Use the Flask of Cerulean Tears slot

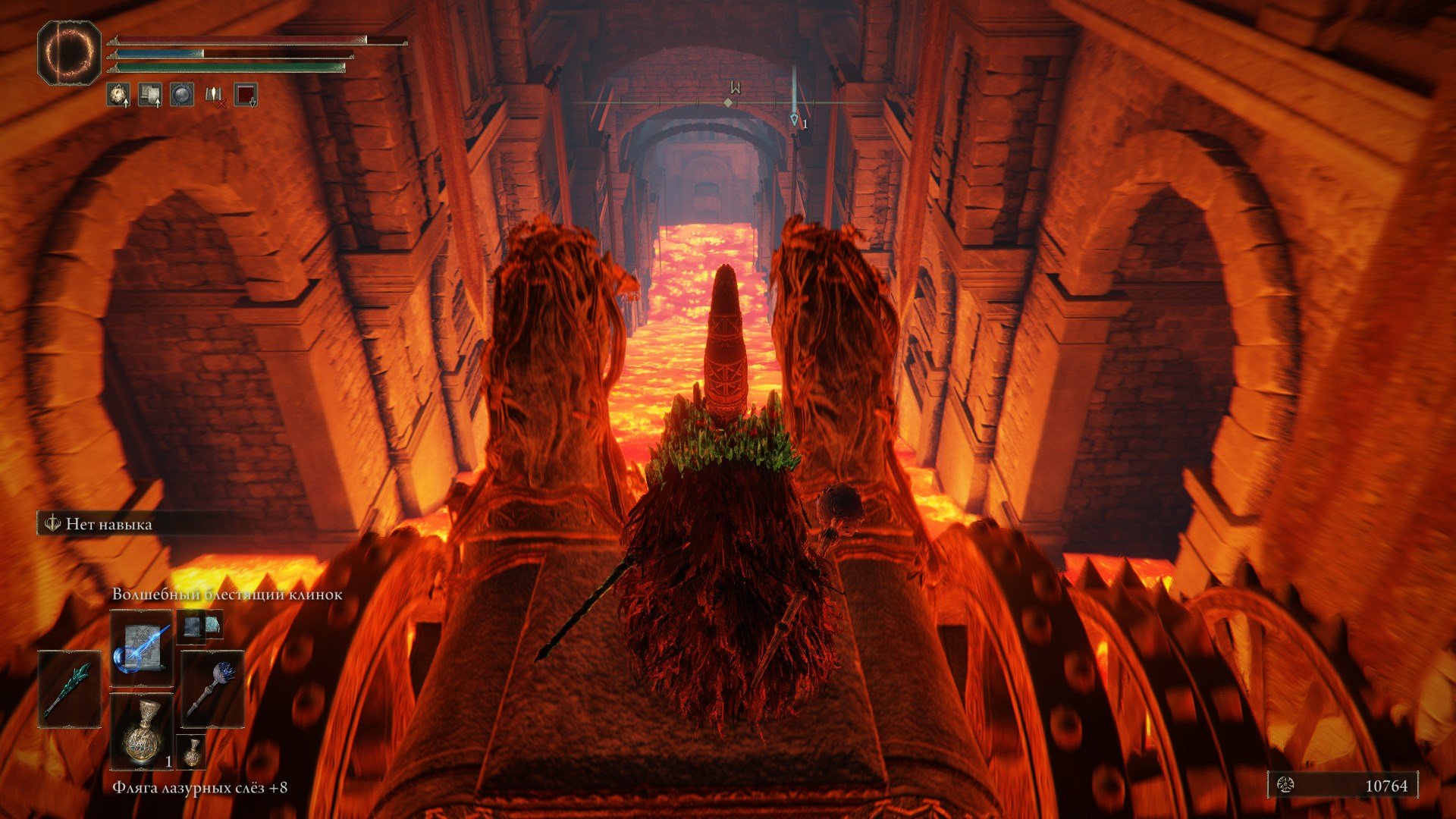click(142, 731)
